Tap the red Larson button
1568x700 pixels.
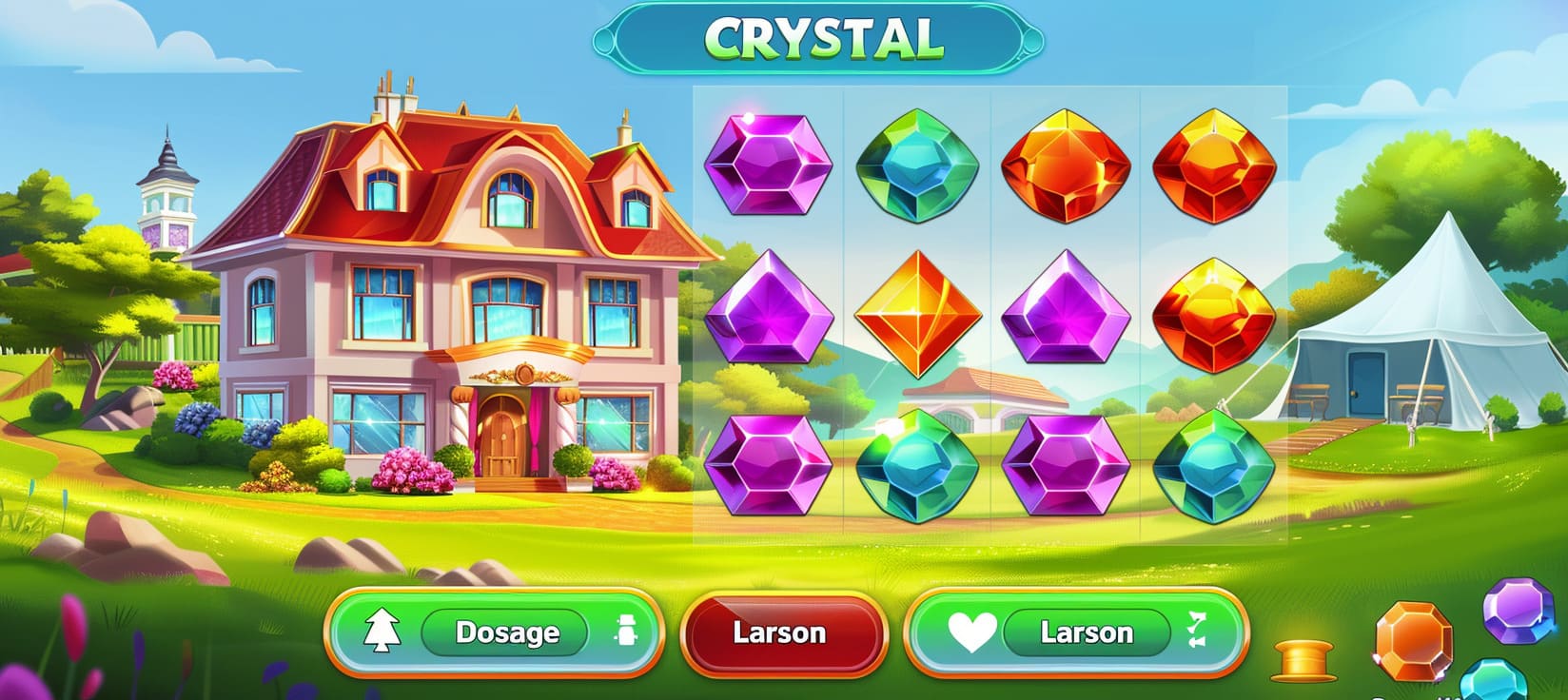780,633
